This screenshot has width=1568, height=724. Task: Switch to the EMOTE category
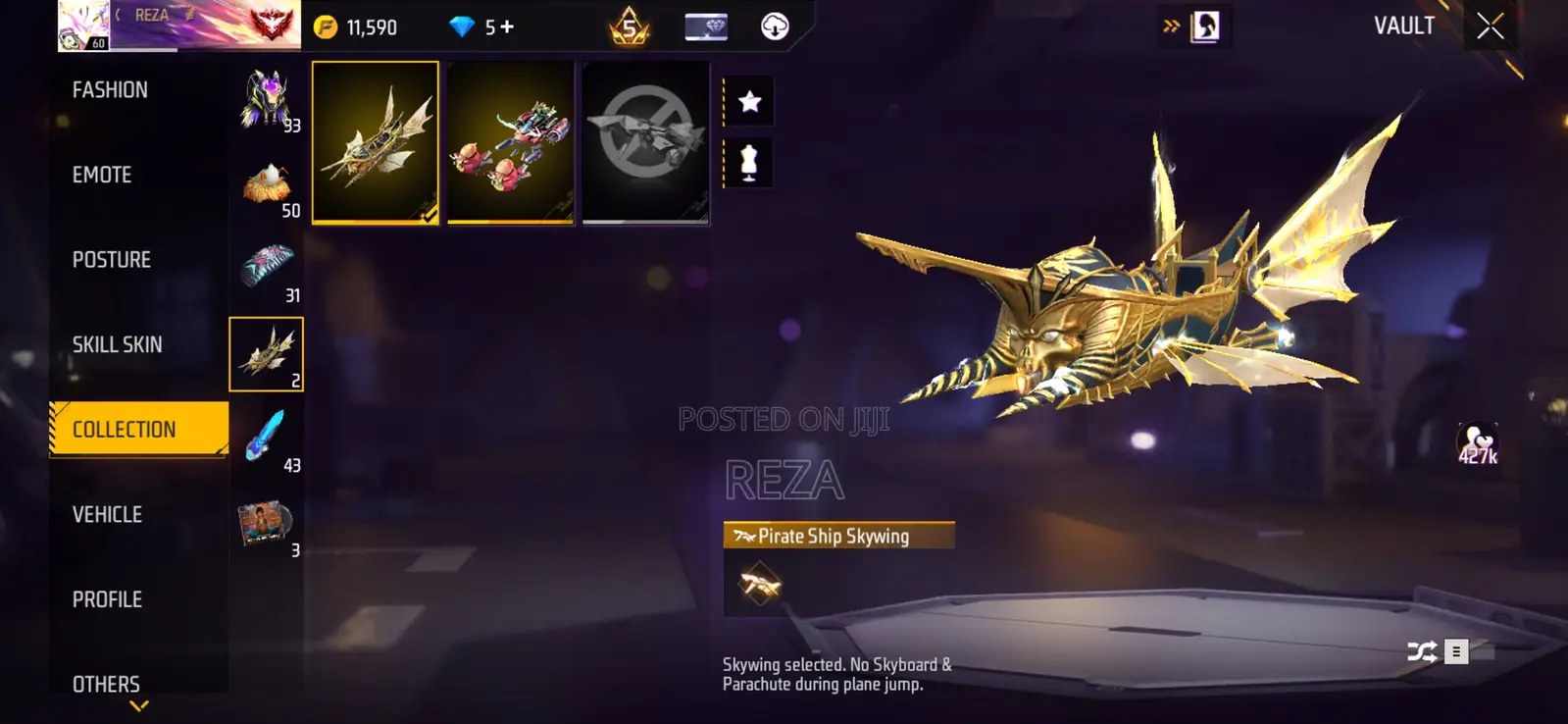click(x=101, y=175)
